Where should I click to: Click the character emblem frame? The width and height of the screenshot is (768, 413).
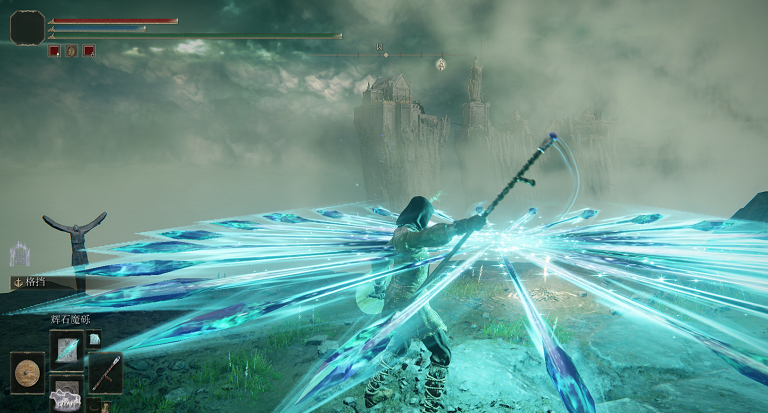[27, 27]
